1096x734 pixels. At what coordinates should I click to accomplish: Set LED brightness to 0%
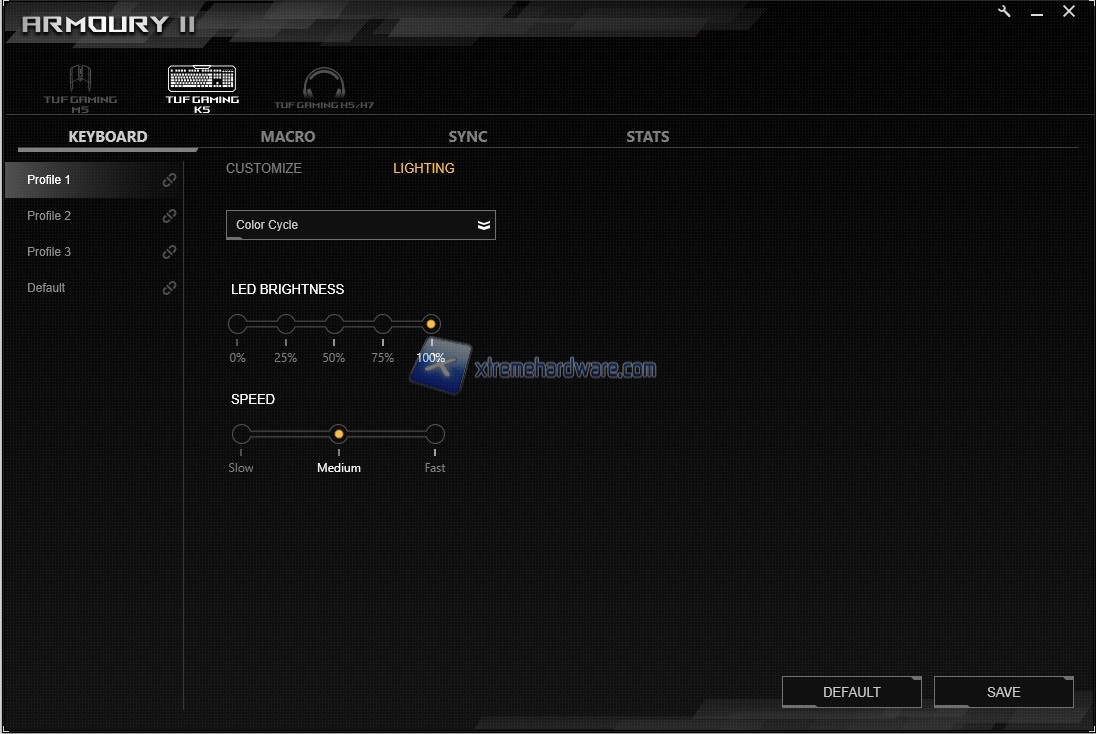pos(238,324)
